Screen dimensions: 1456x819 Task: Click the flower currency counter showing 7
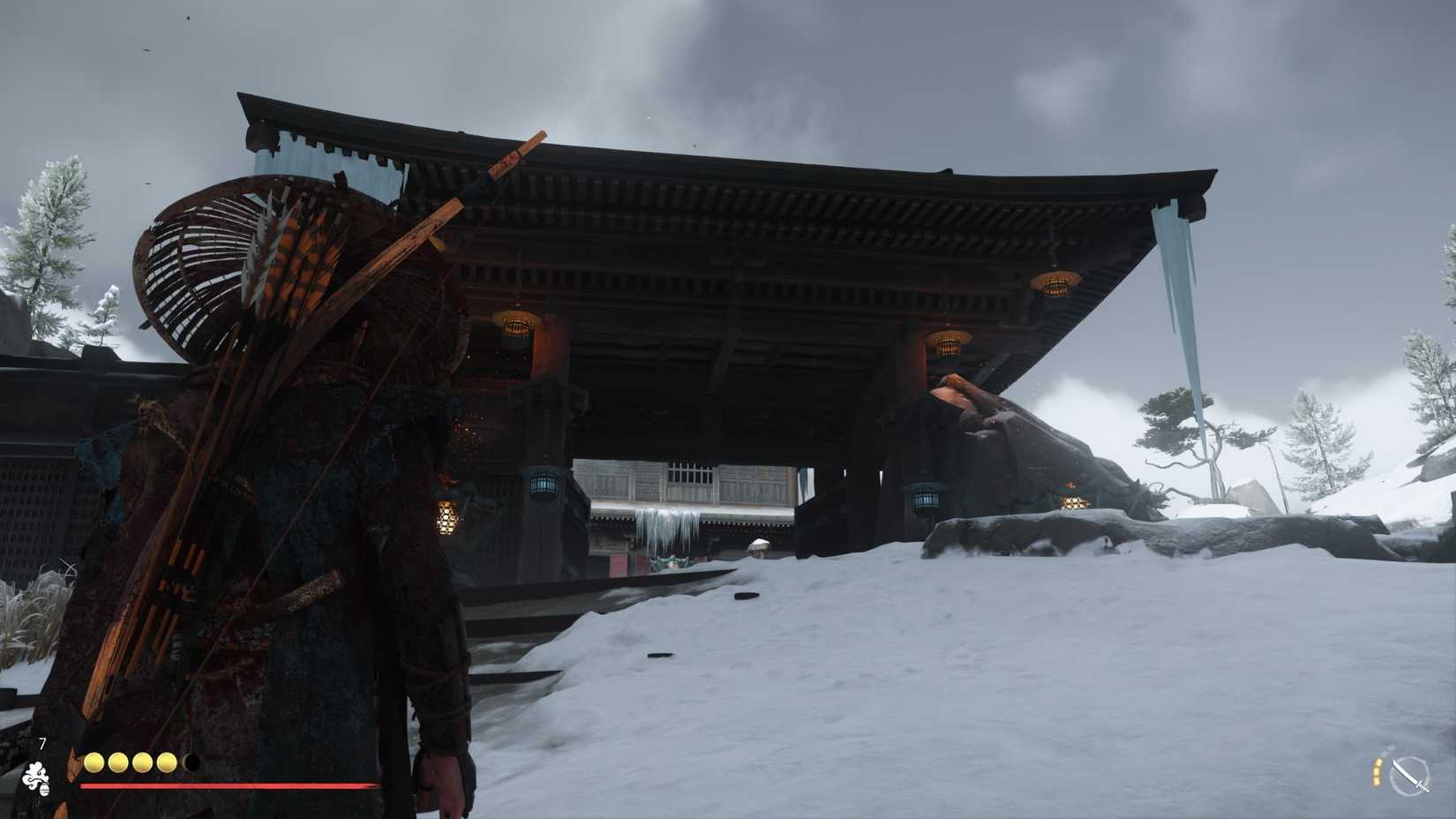(x=41, y=743)
